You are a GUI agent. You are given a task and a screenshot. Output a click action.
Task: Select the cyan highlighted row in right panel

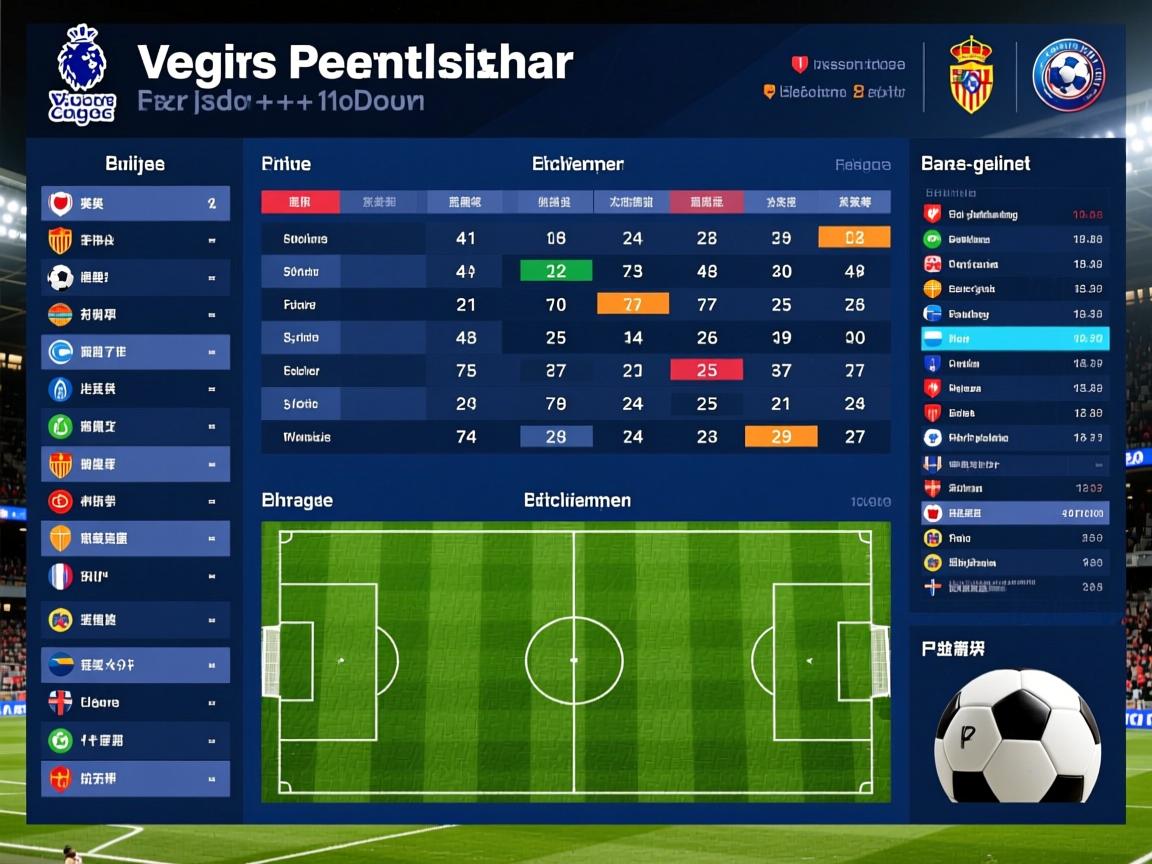[1014, 339]
